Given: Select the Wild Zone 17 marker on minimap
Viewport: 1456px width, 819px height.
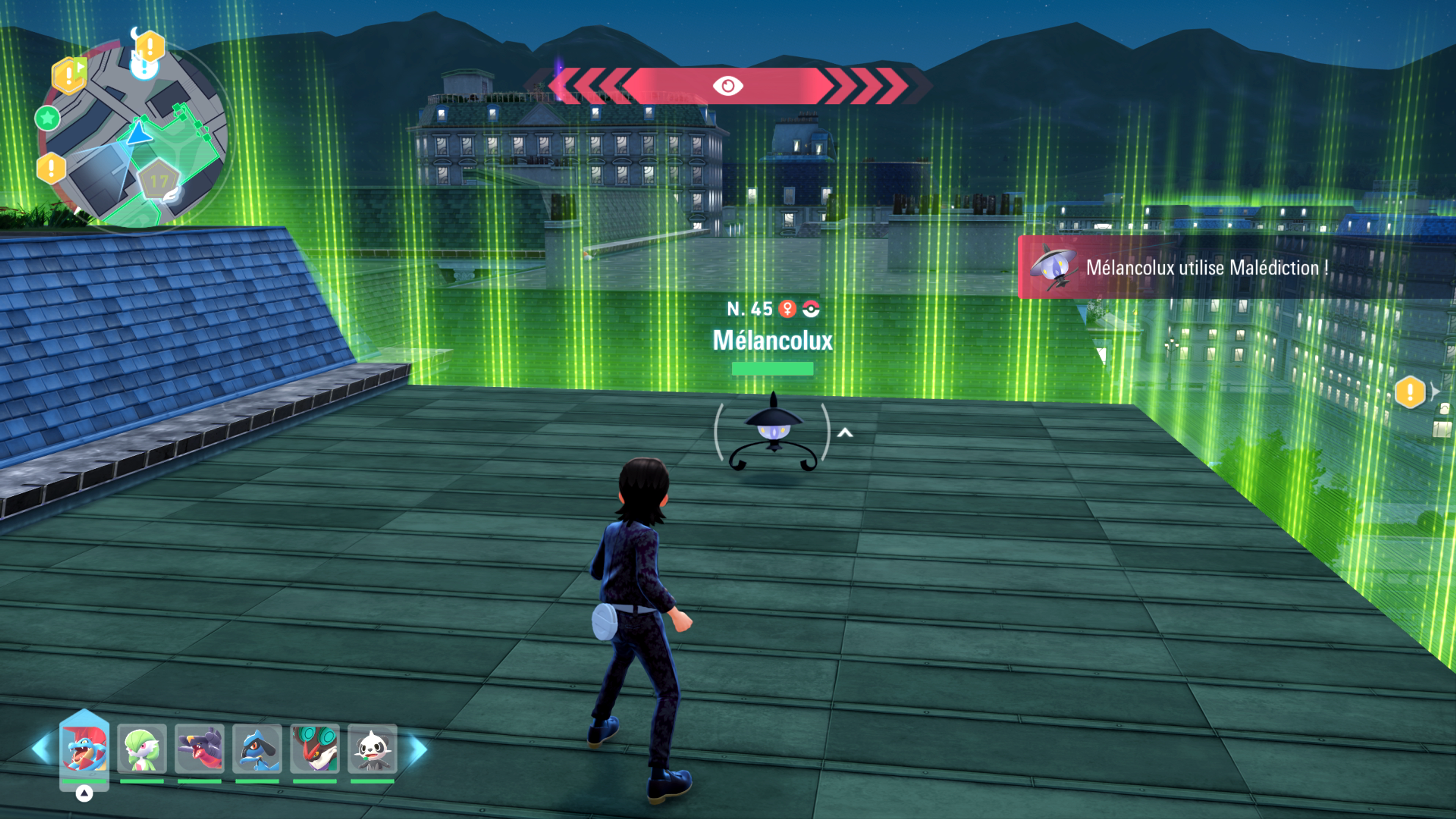Looking at the screenshot, I should pyautogui.click(x=159, y=181).
